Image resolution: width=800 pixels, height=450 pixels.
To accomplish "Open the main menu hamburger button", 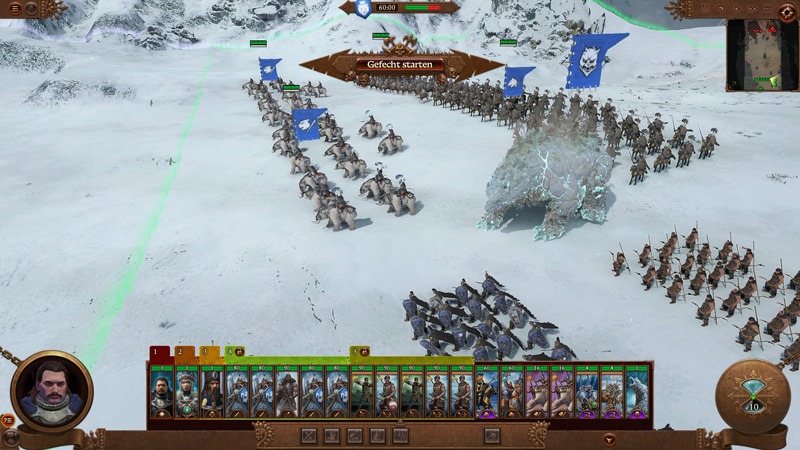I will tap(14, 9).
